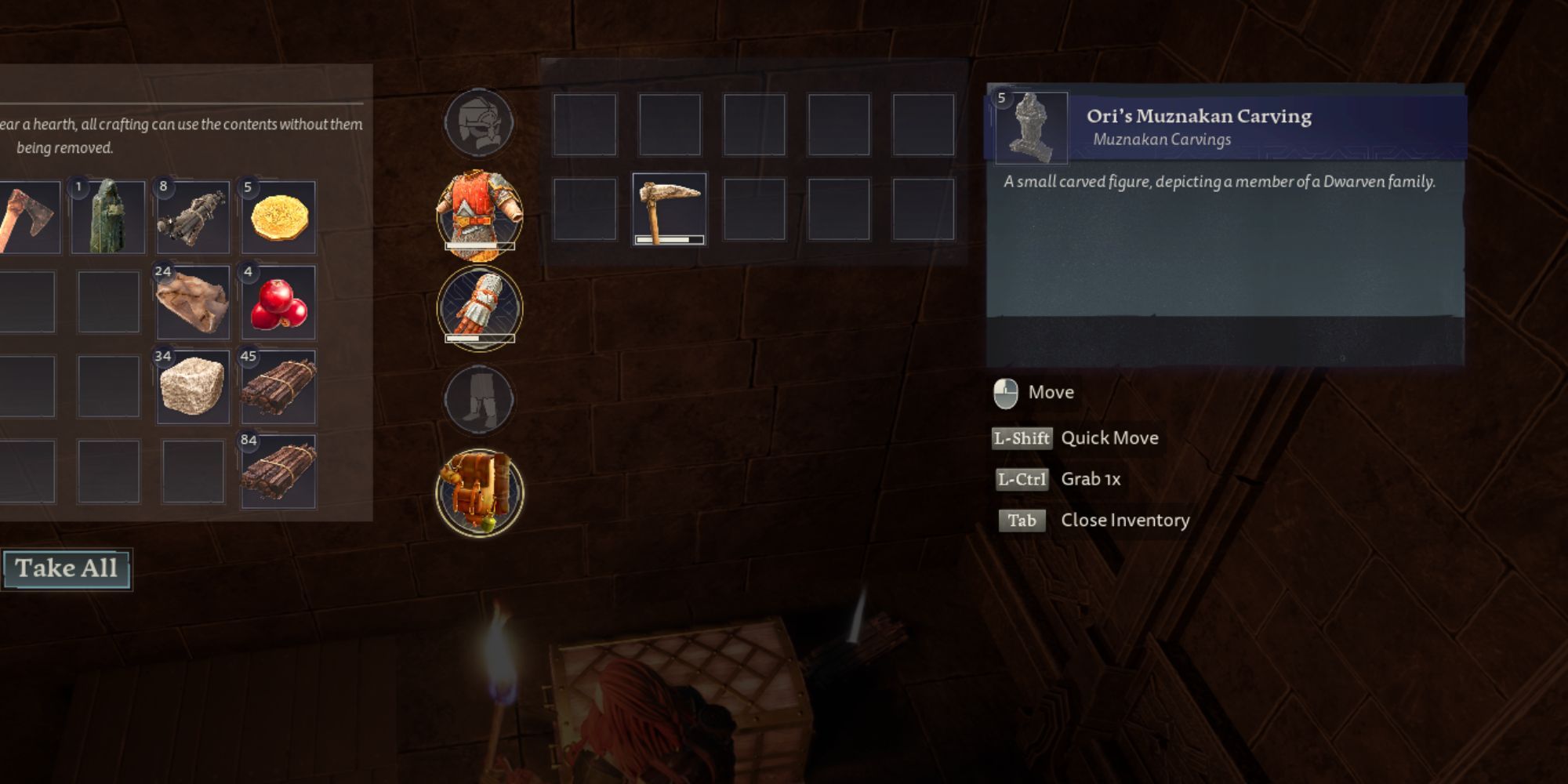Select the pickaxe in the inventory

coord(669,209)
